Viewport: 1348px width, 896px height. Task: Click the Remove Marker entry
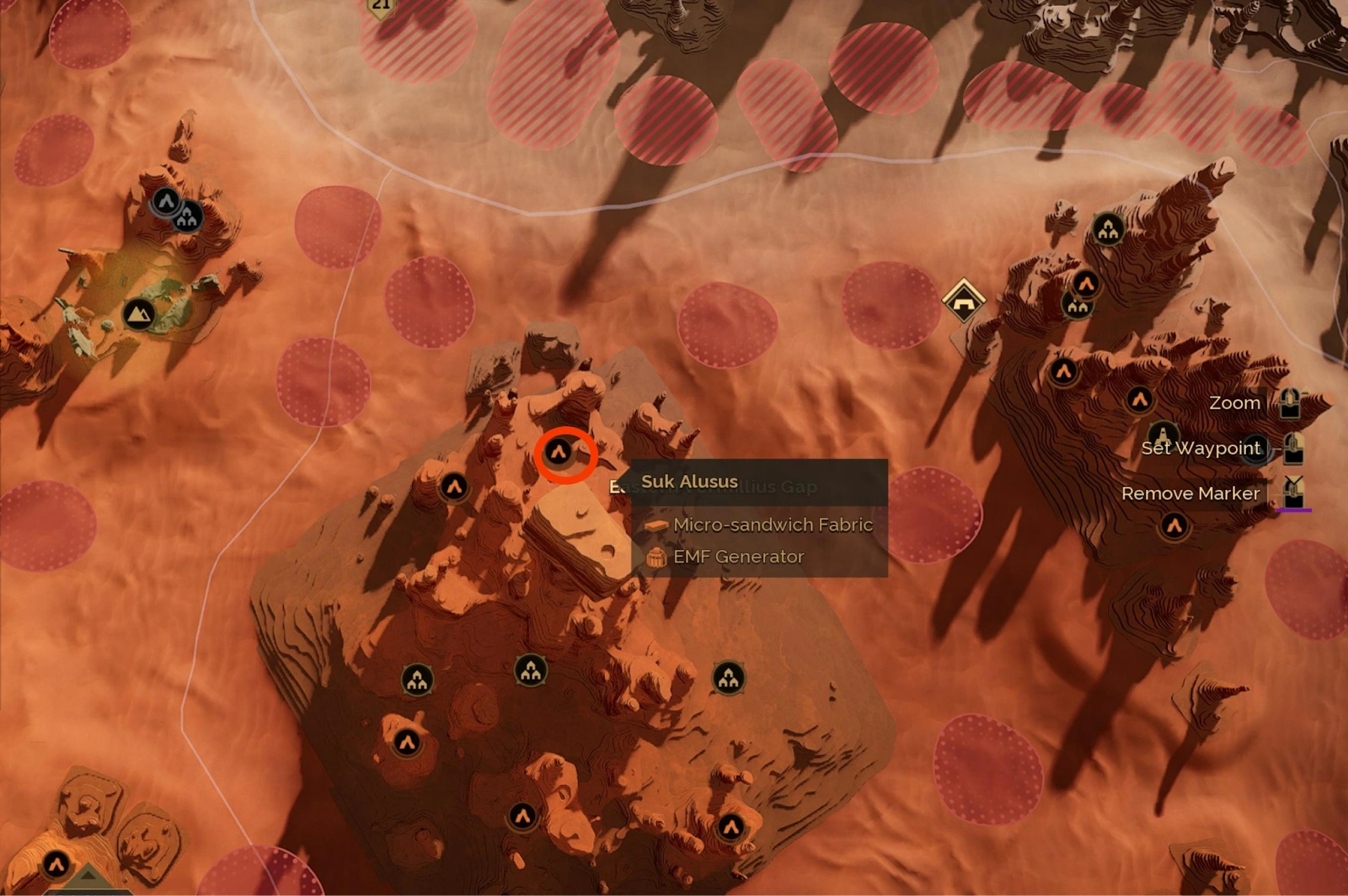point(1191,493)
